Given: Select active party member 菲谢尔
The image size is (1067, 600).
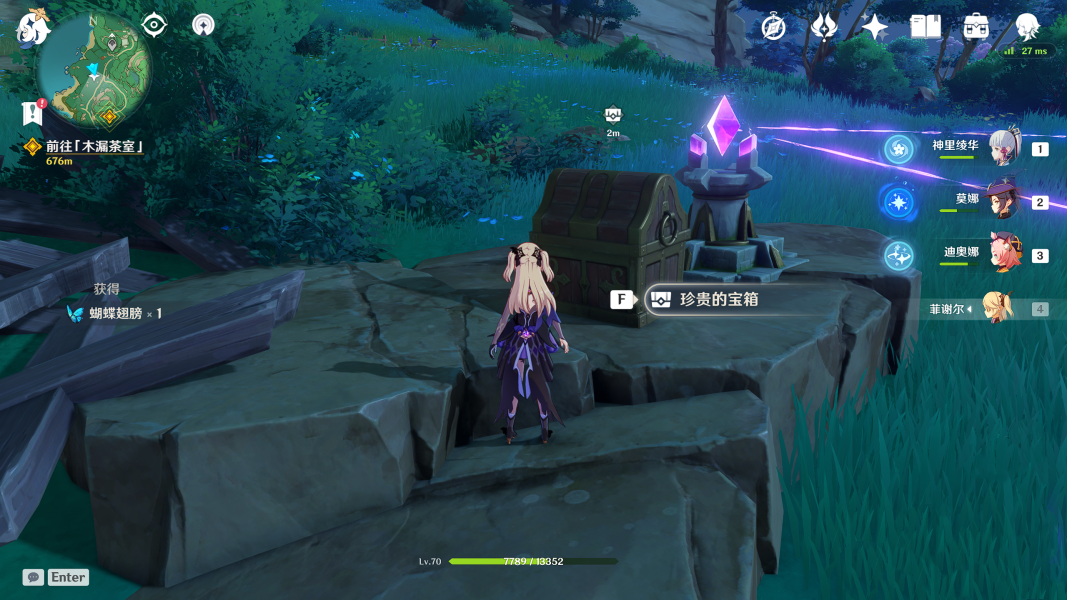Looking at the screenshot, I should point(996,308).
